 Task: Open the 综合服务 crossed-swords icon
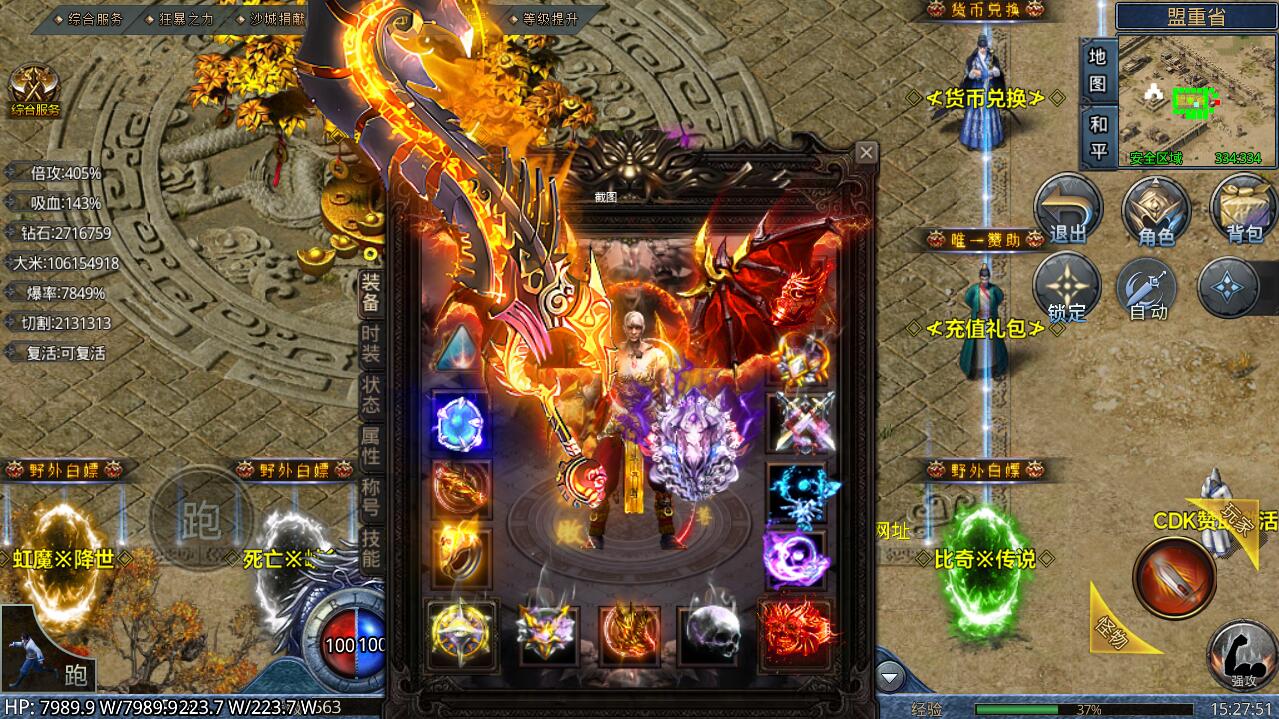click(35, 90)
